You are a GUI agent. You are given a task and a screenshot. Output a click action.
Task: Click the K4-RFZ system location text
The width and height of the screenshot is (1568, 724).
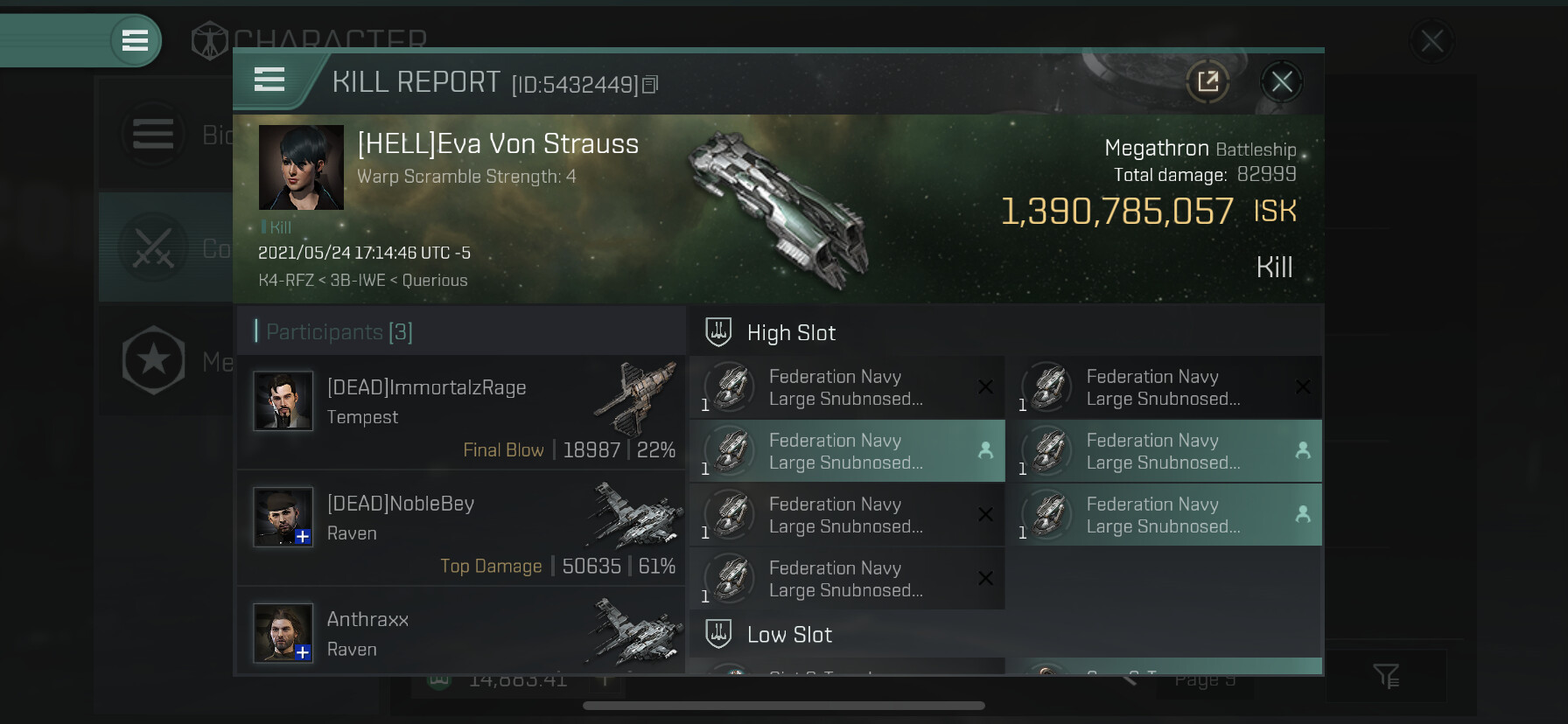284,281
